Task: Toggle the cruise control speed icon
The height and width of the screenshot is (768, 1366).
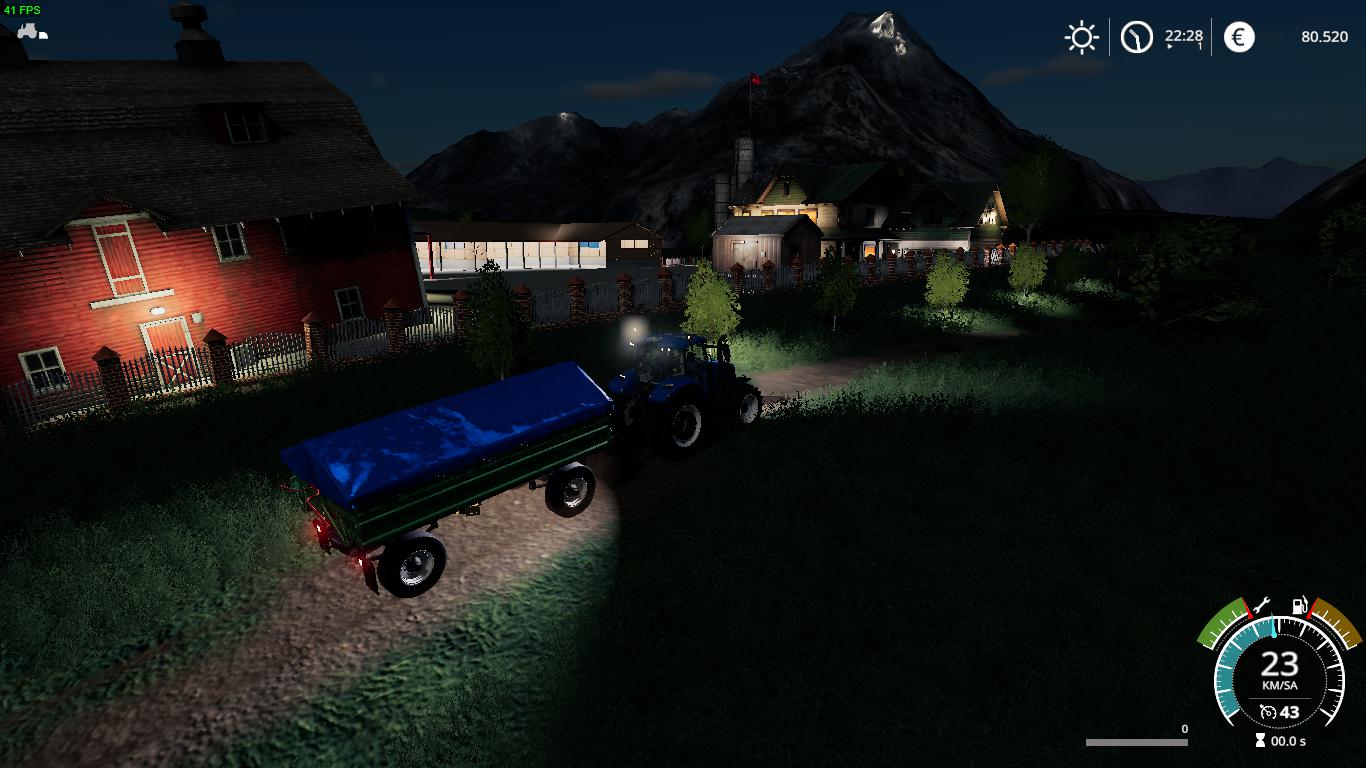Action: [1268, 712]
